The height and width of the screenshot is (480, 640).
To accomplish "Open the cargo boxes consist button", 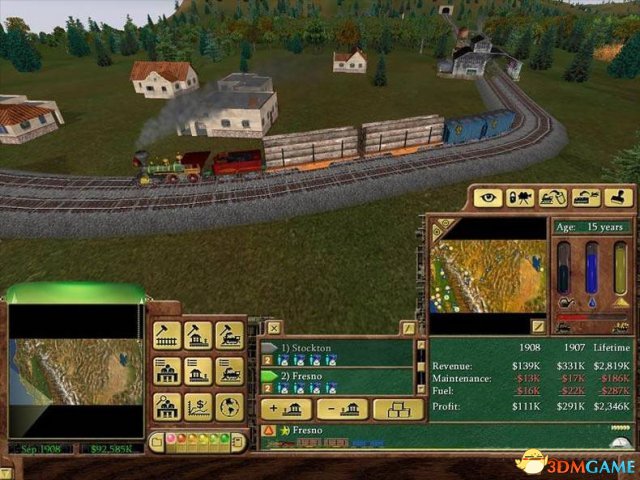I will point(398,408).
